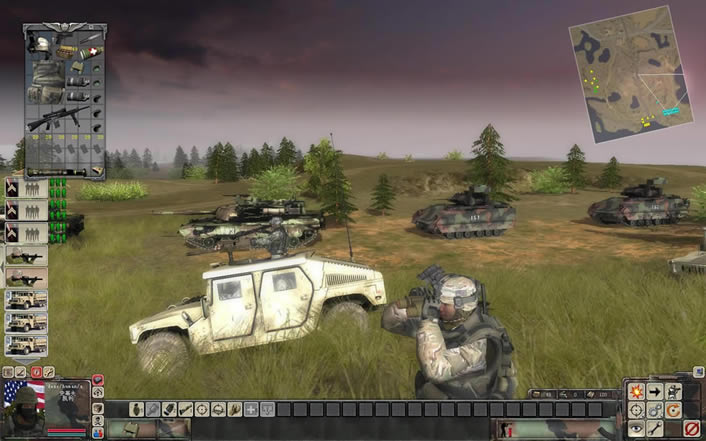Viewport: 706px width, 441px height.
Task: Select the helmet in the inventory panel
Action: 41,43
